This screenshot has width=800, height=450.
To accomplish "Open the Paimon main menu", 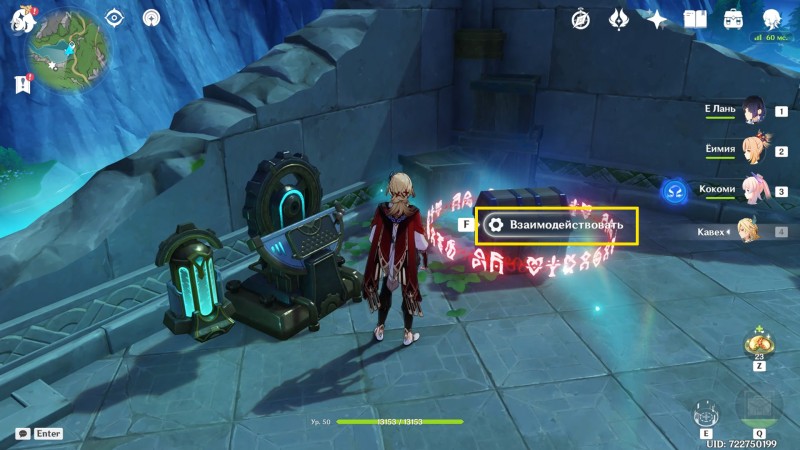I will coord(19,18).
